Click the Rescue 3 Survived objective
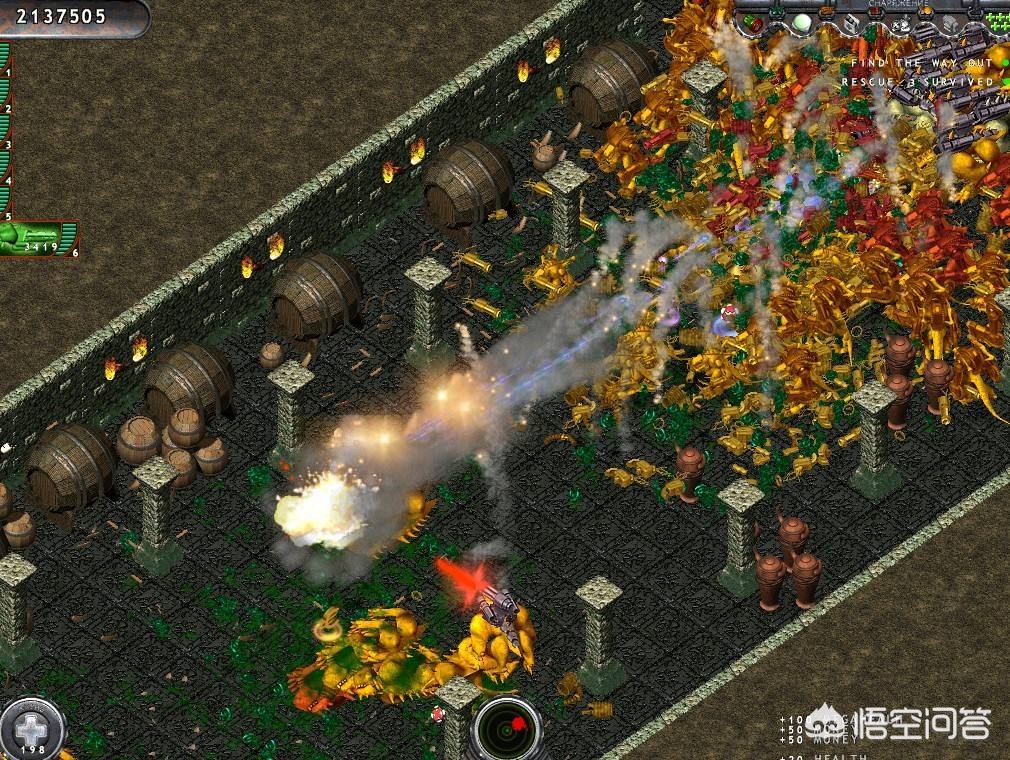This screenshot has width=1010, height=760. (917, 81)
